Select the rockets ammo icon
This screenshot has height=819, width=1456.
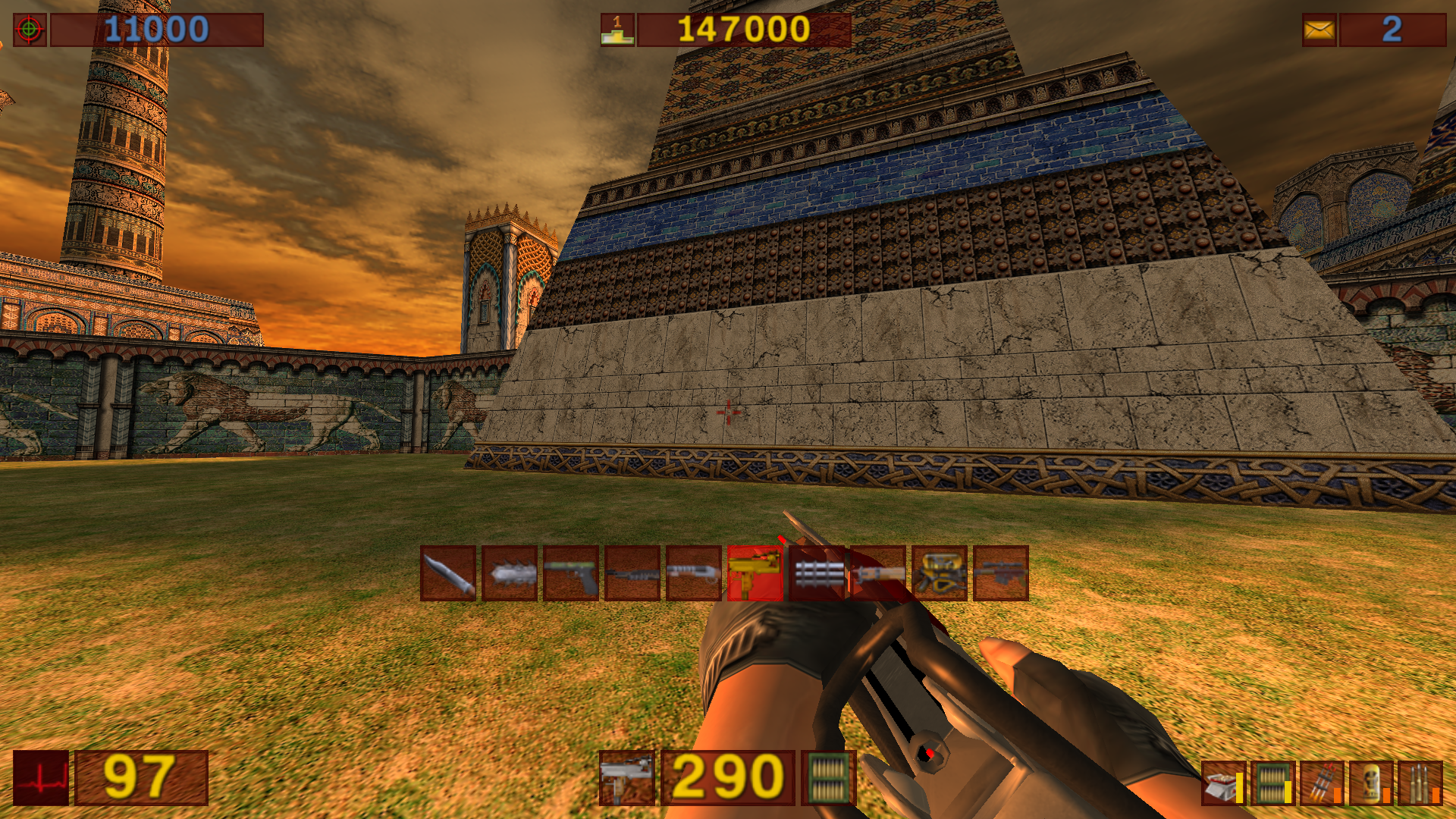tap(1322, 783)
